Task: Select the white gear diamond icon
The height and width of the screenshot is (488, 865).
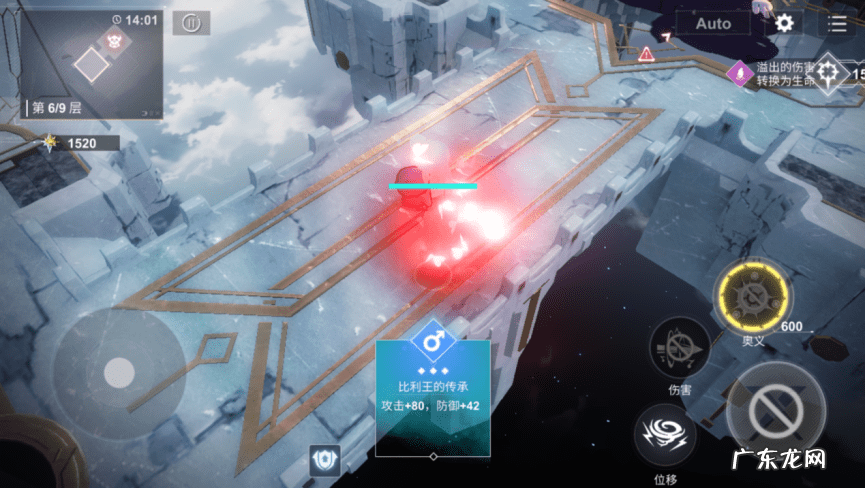Action: tap(830, 73)
